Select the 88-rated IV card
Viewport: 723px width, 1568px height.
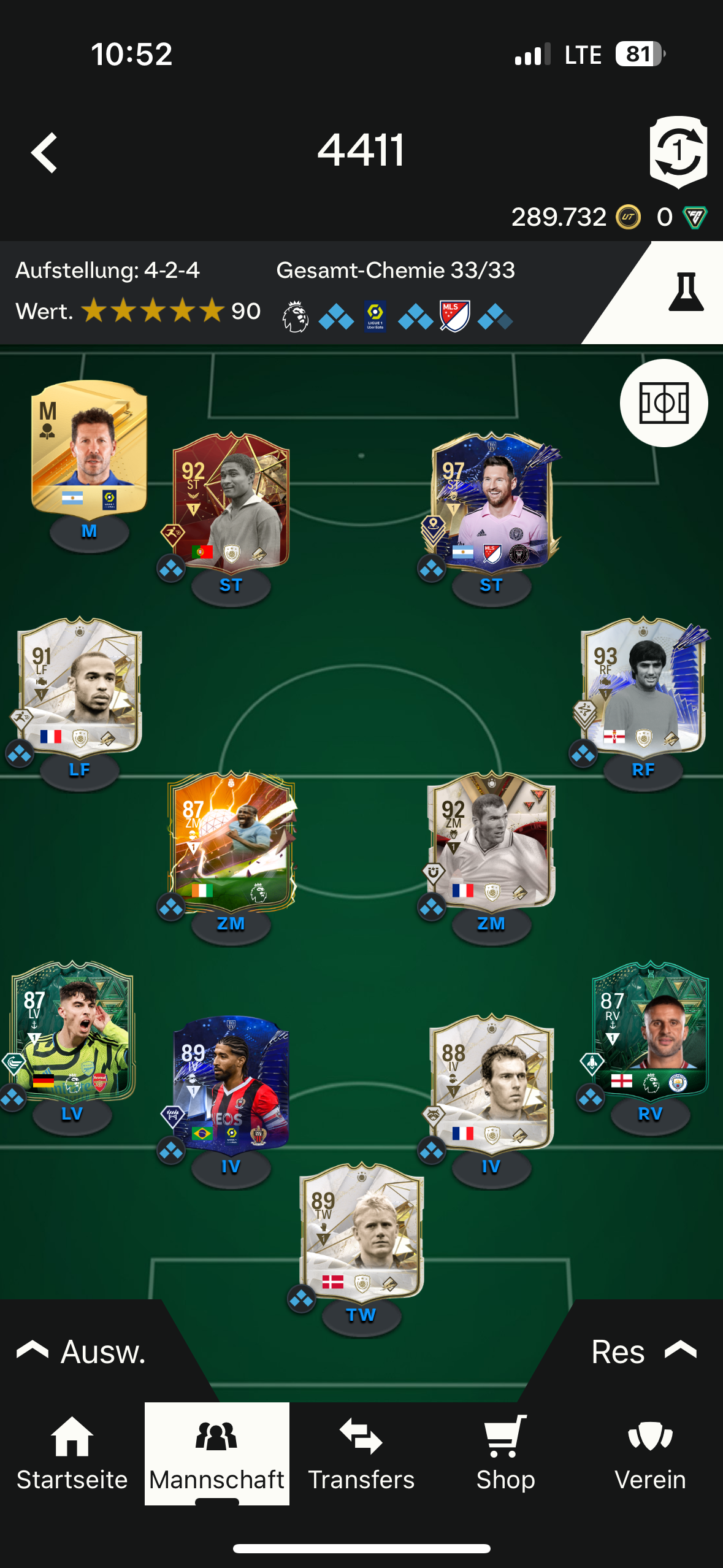[x=491, y=1083]
